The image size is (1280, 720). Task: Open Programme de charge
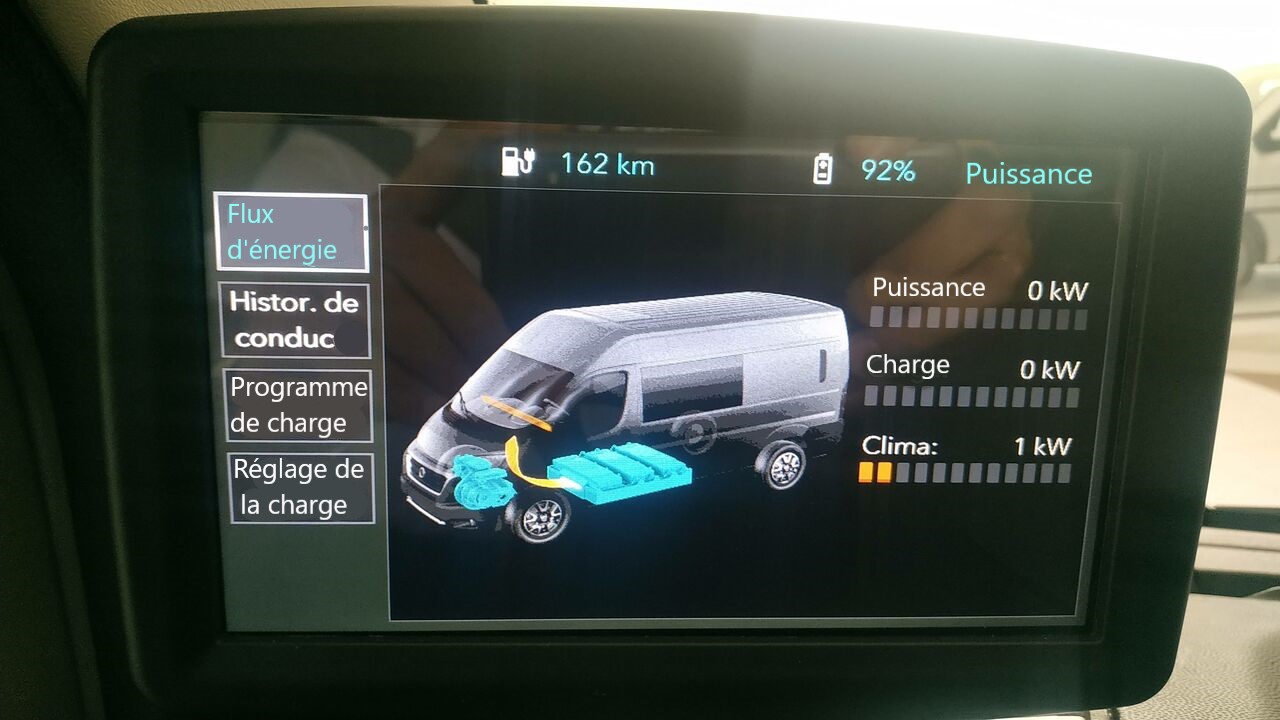coord(299,405)
